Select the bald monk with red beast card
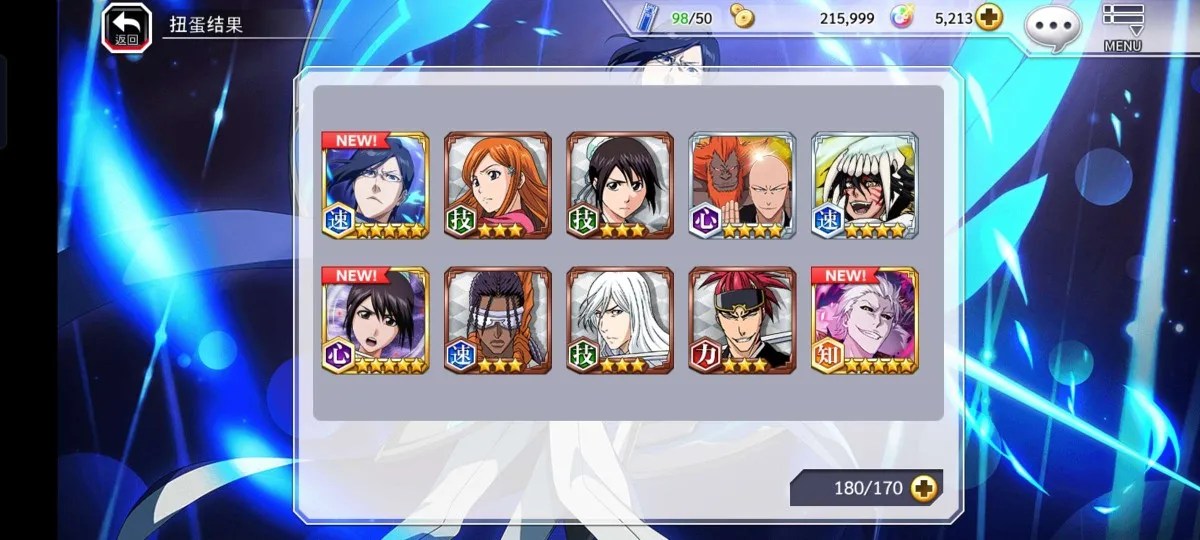The image size is (1200, 540). 742,186
